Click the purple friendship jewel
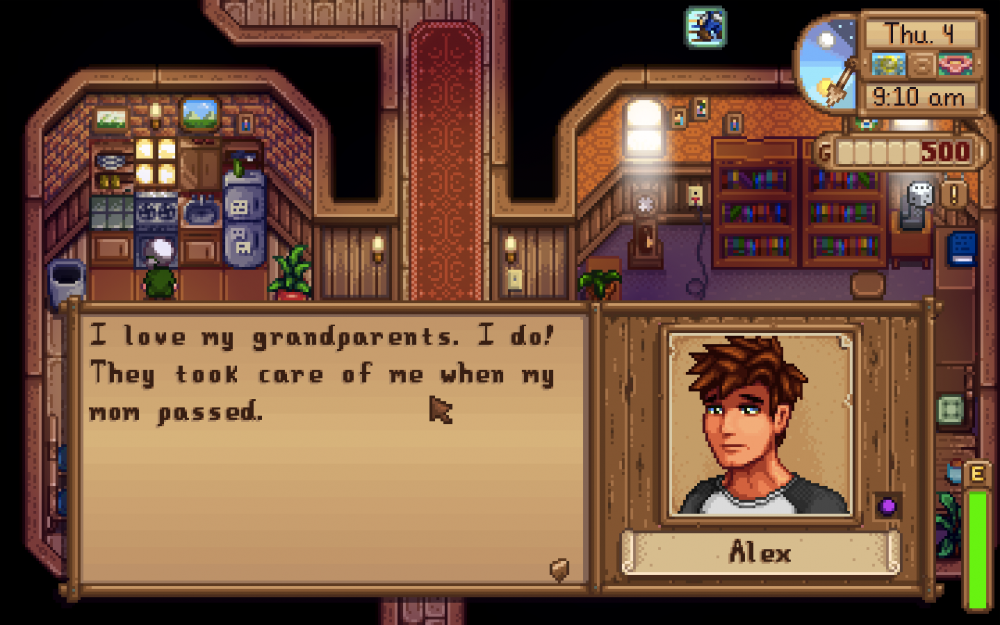The width and height of the screenshot is (1000, 625). [x=887, y=506]
